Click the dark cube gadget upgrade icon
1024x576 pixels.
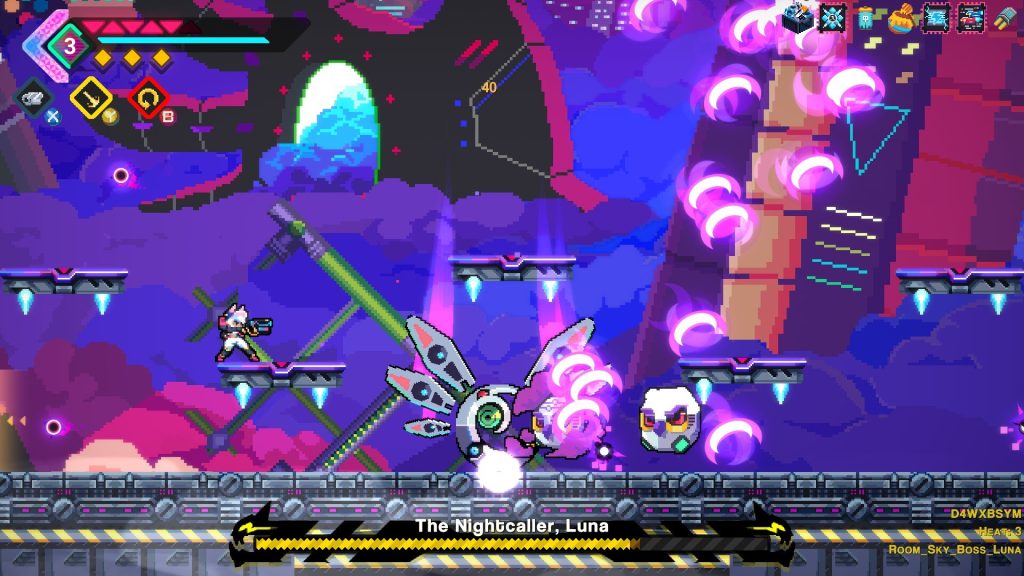pyautogui.click(x=798, y=17)
